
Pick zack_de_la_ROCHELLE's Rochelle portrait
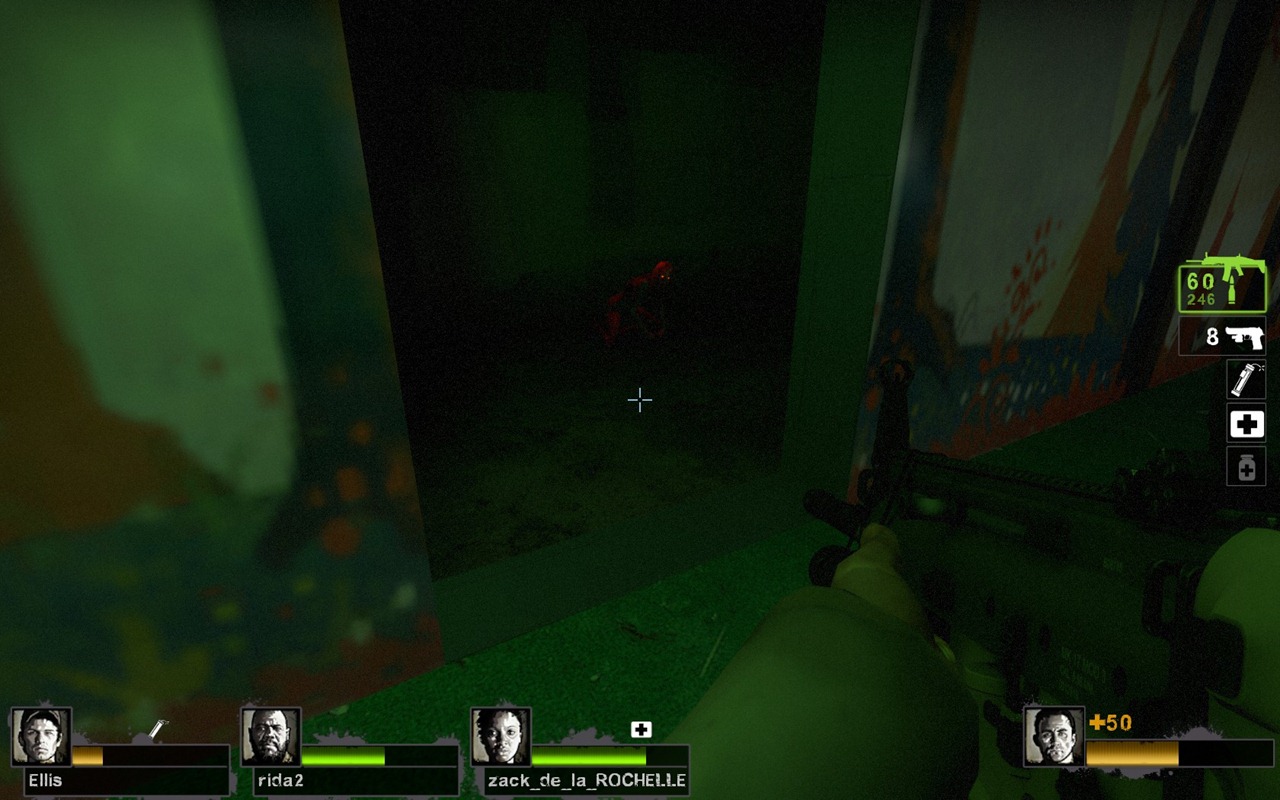pos(501,737)
